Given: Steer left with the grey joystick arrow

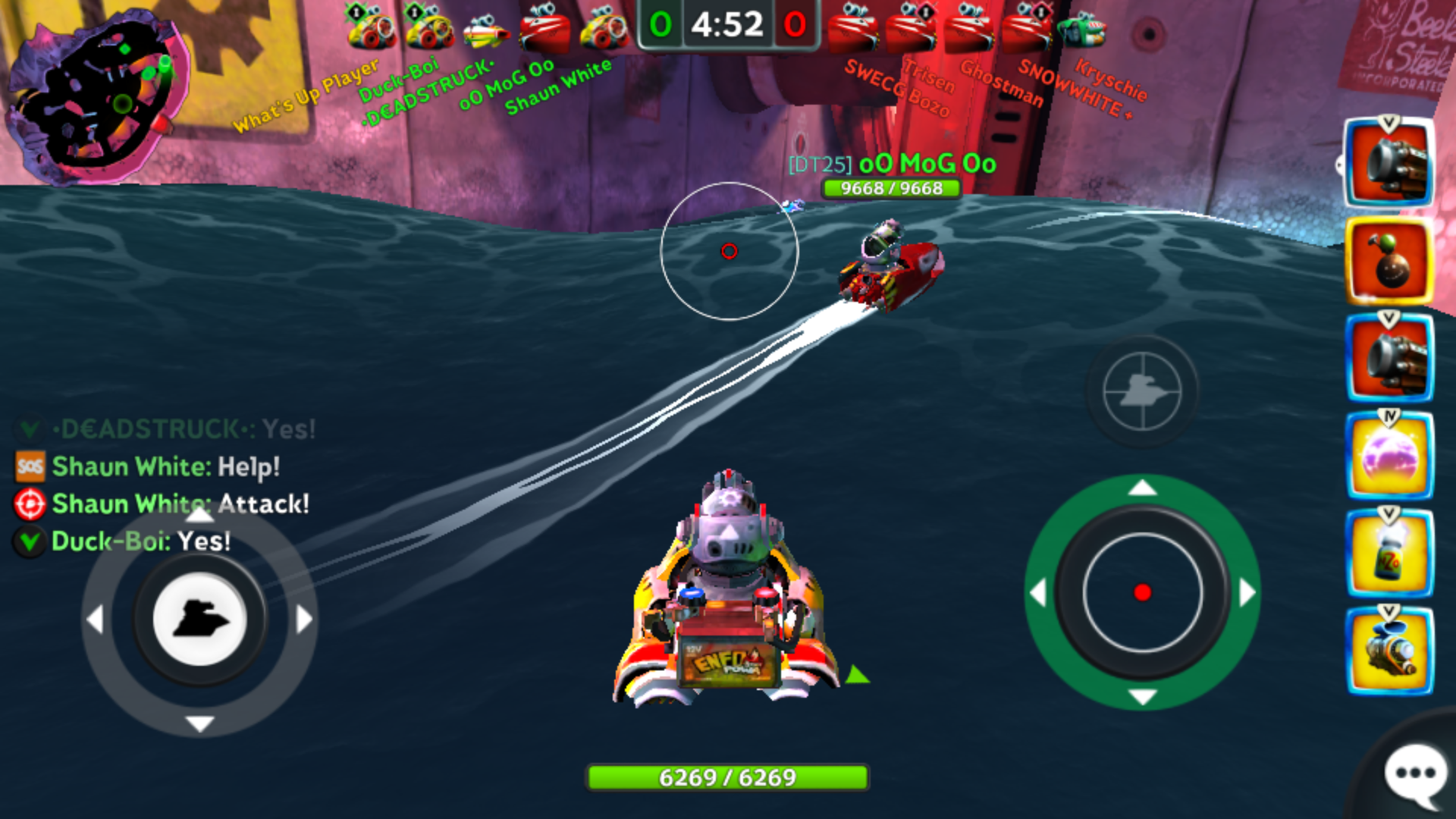Looking at the screenshot, I should pos(95,619).
